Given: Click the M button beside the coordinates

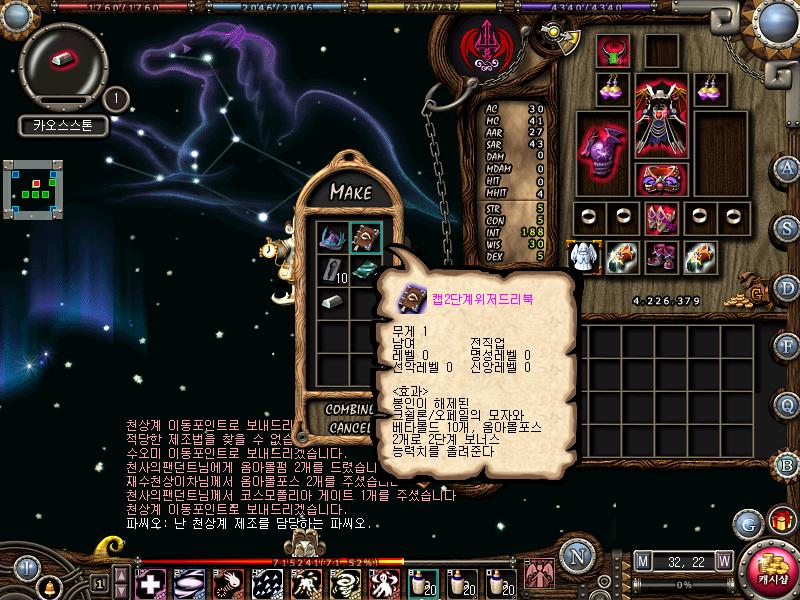Looking at the screenshot, I should (x=641, y=560).
